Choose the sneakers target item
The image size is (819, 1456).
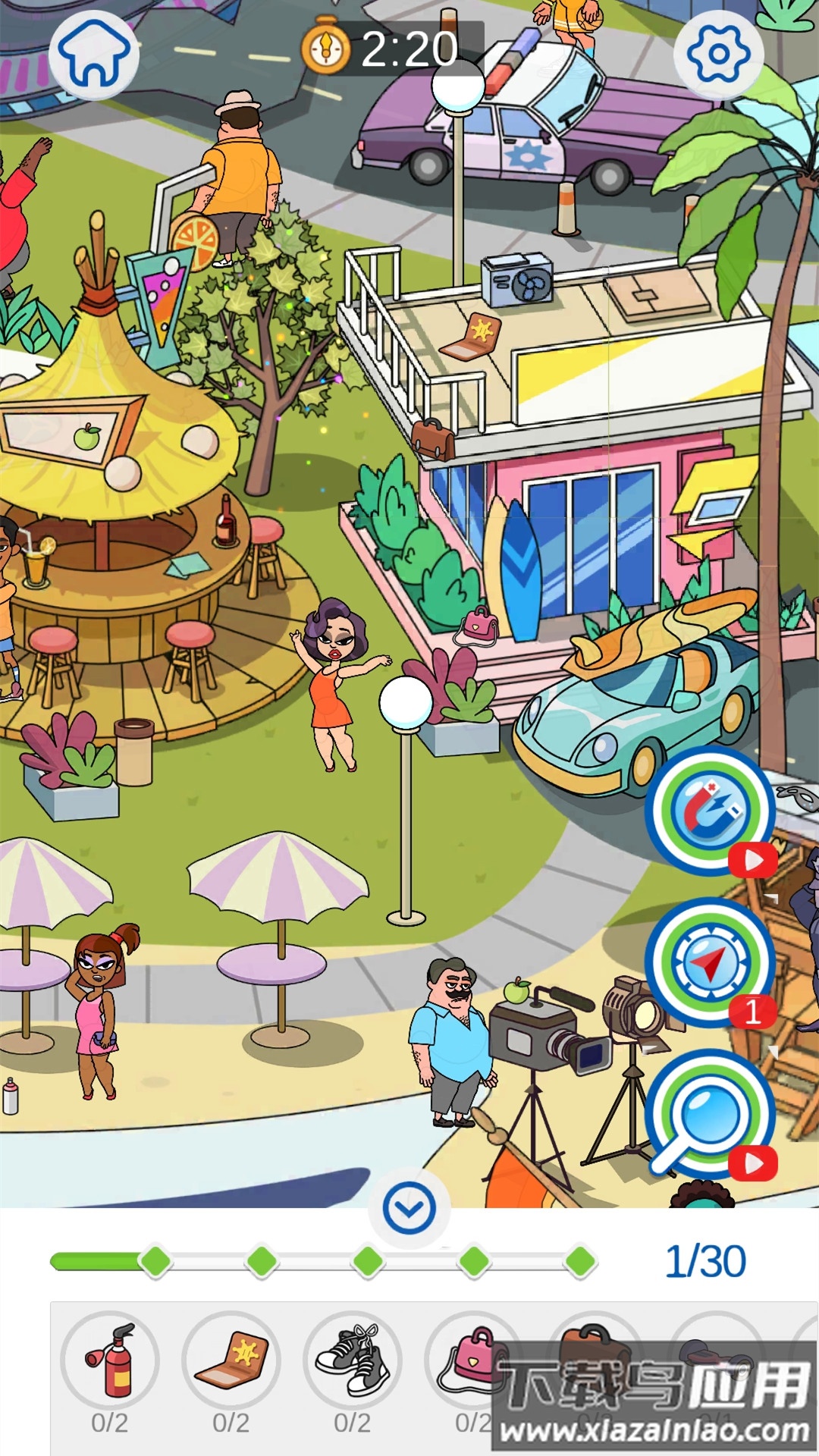click(353, 1360)
